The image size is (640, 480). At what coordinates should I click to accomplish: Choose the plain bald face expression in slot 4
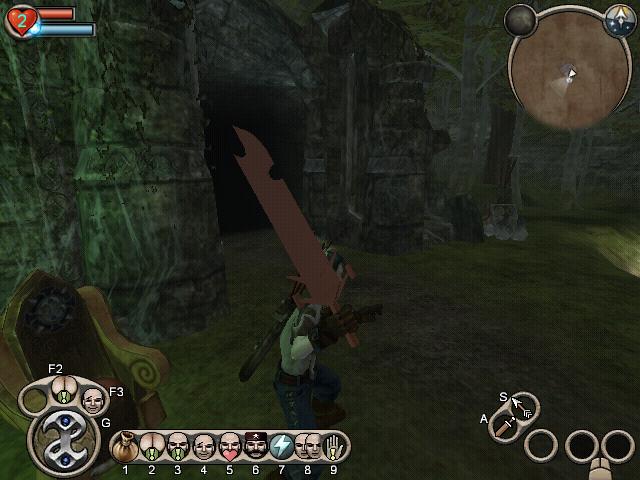click(203, 444)
